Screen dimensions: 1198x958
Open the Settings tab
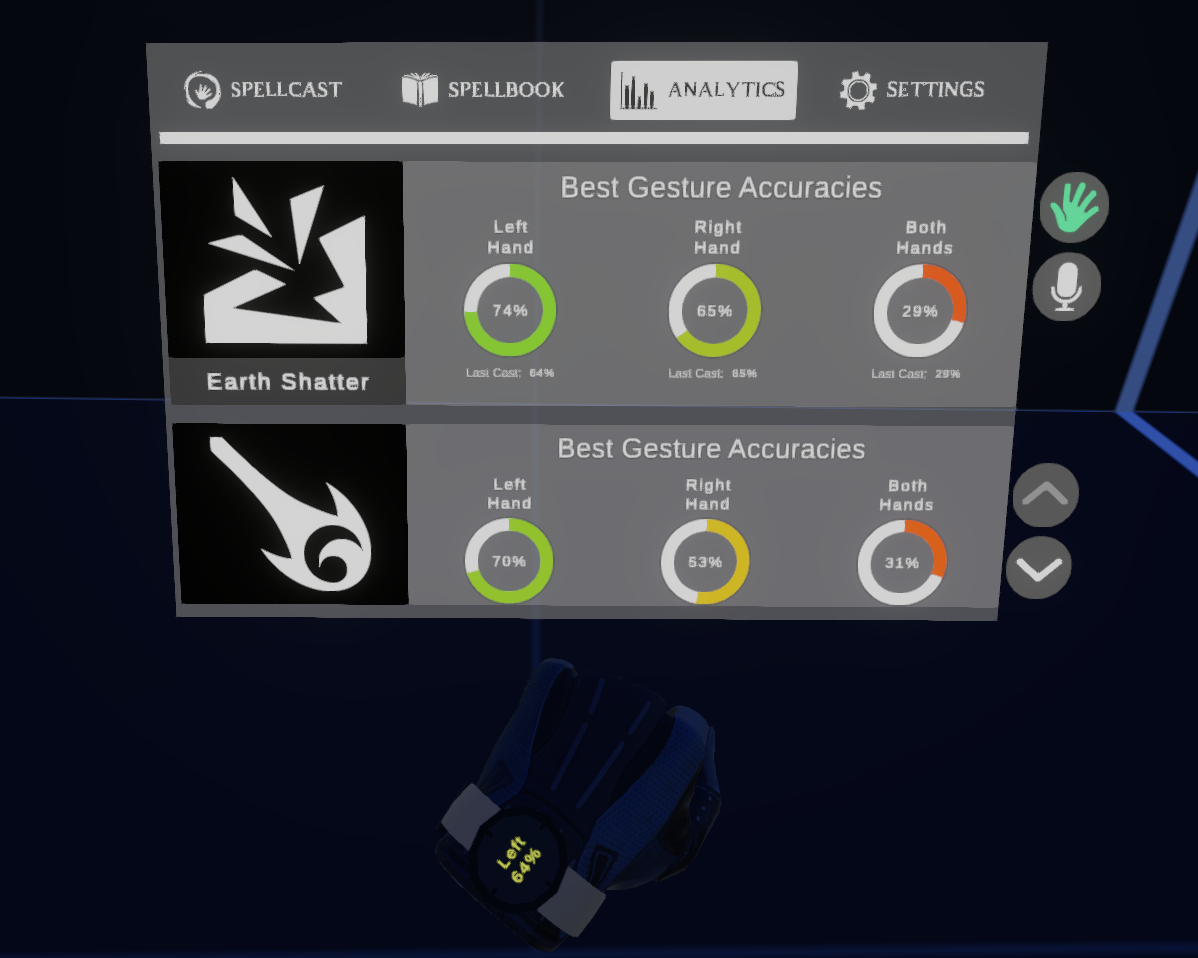click(912, 90)
